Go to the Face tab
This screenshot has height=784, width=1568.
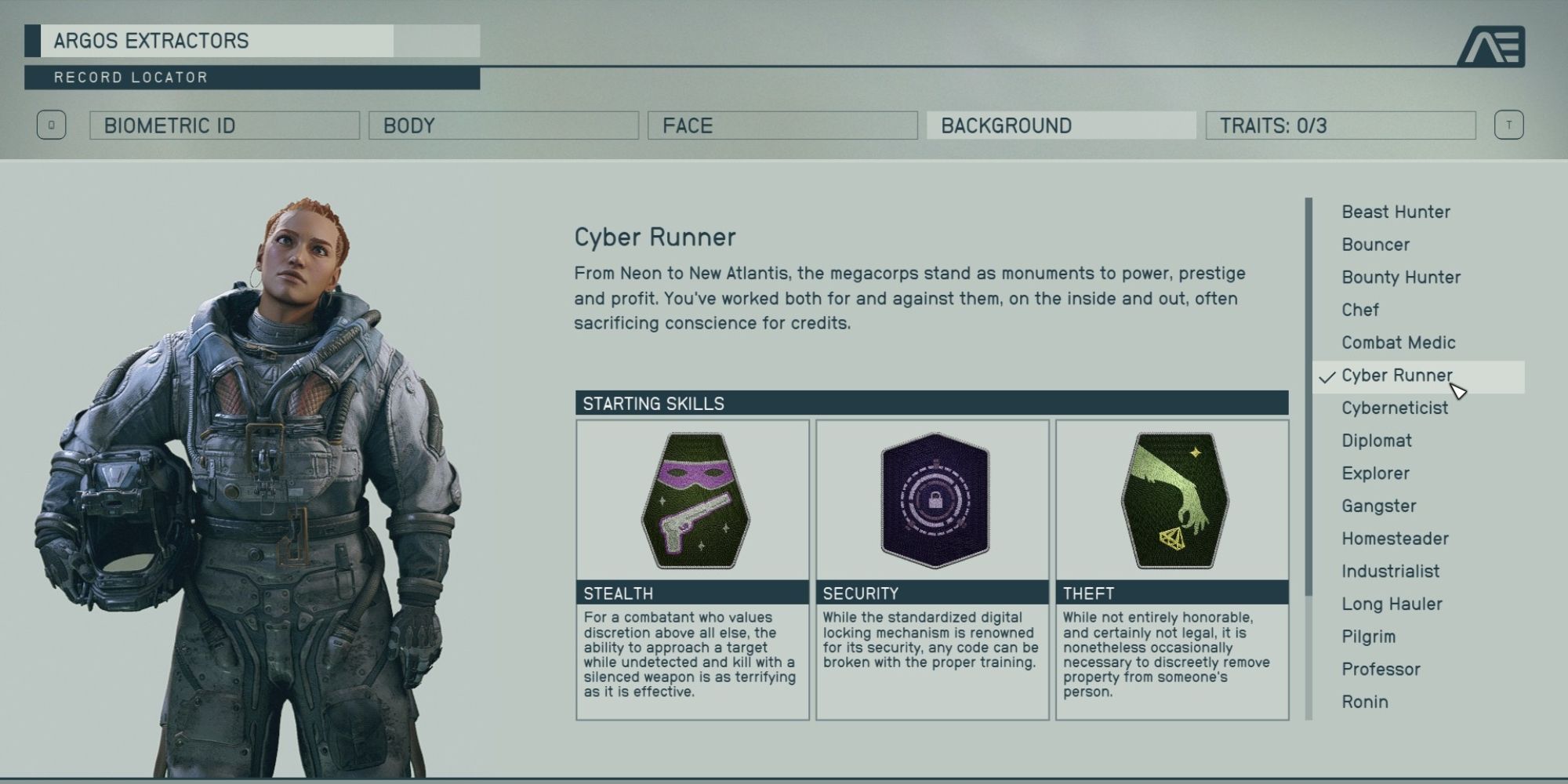click(x=782, y=125)
